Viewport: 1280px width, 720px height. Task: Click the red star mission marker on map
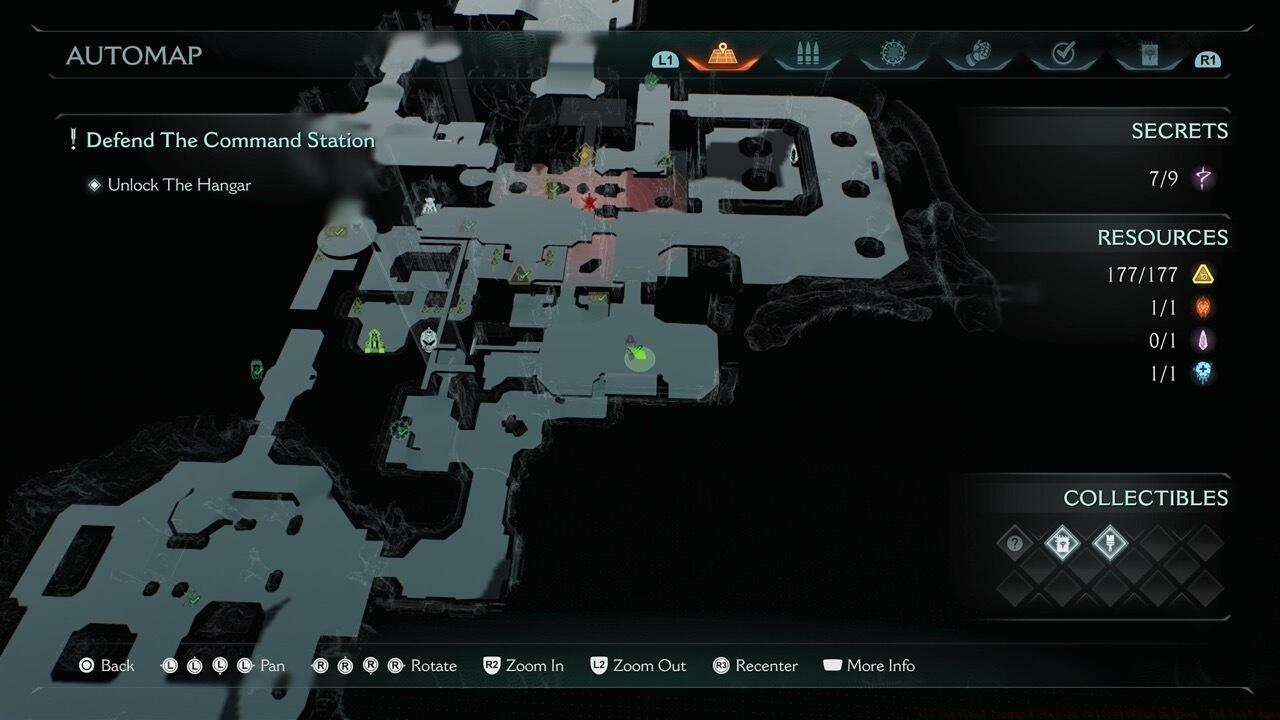click(589, 201)
